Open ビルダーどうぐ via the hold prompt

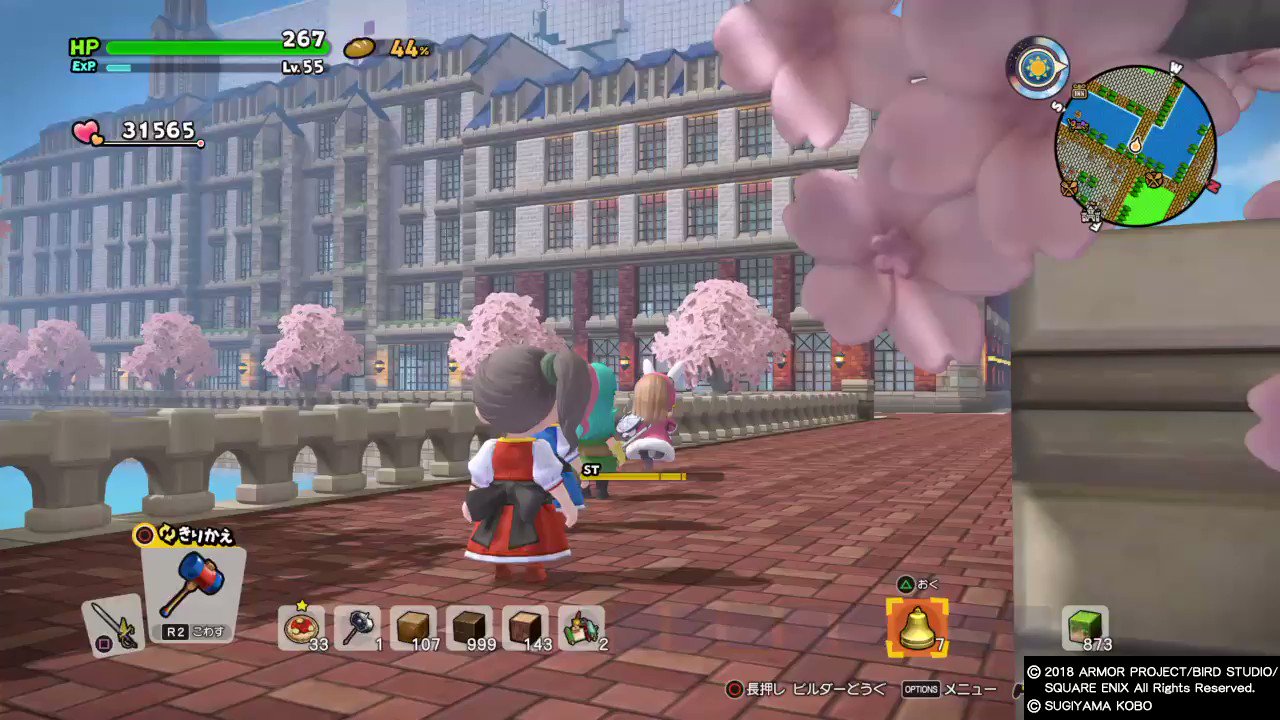820,688
